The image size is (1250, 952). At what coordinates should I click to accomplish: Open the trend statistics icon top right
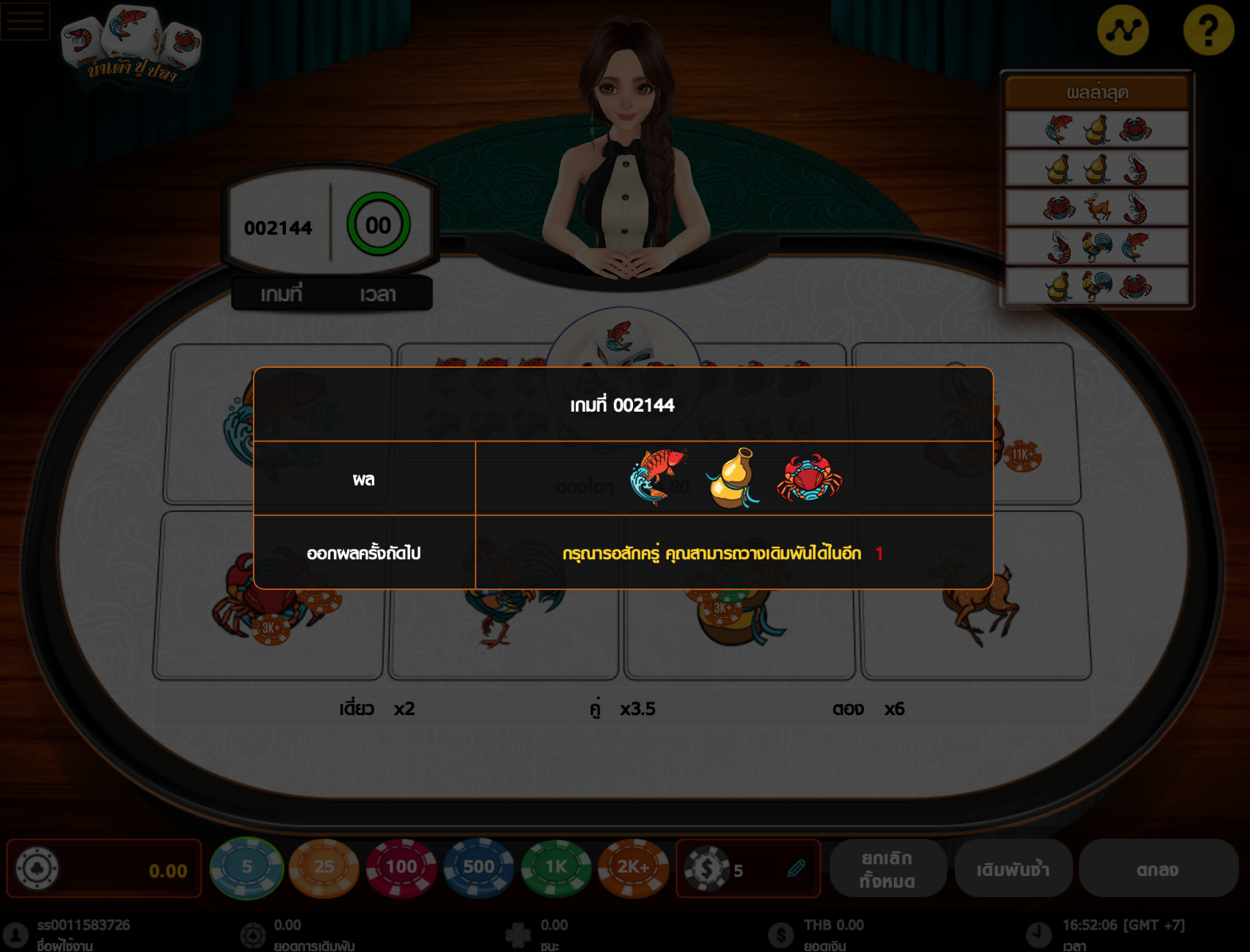(1124, 30)
